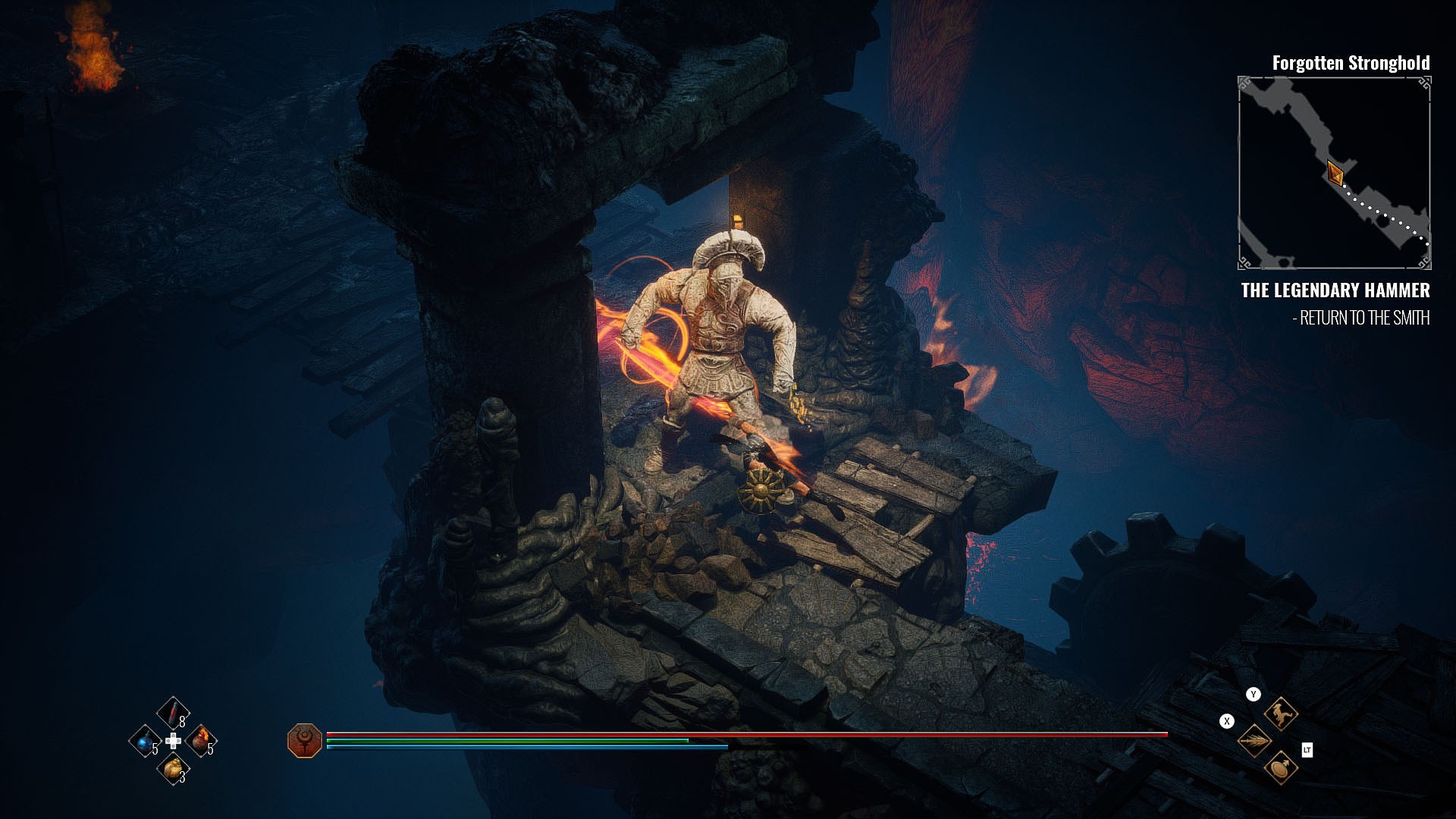1456x819 pixels.
Task: Select the sprint ability icon
Action: click(1281, 713)
